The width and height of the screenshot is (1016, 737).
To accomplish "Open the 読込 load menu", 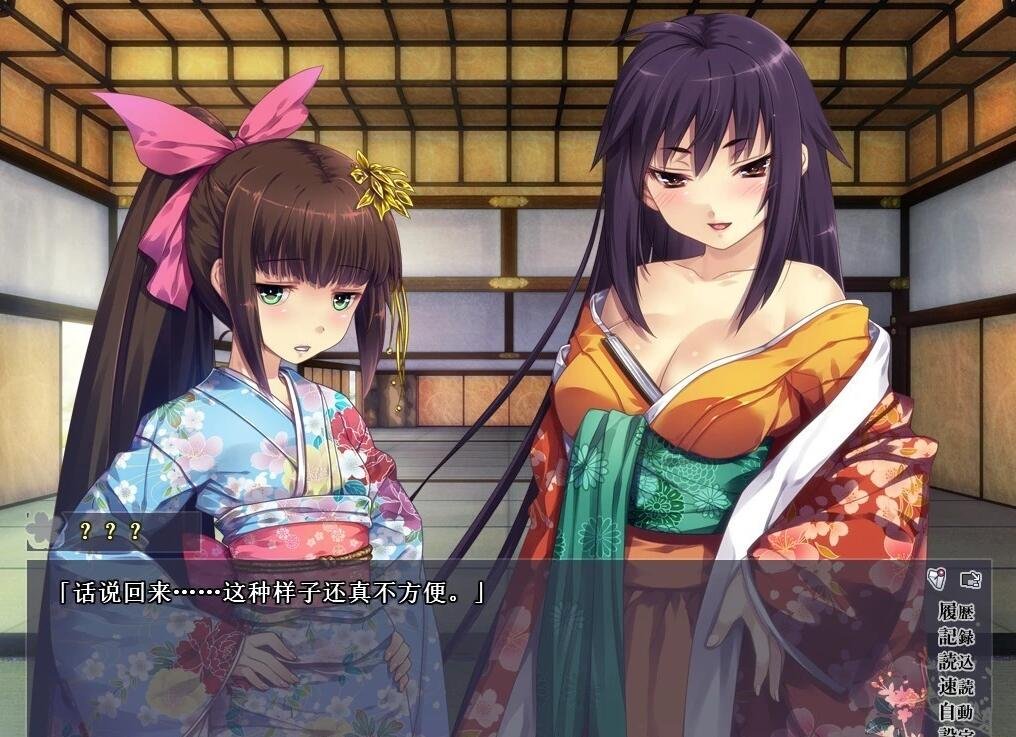I will coord(955,661).
